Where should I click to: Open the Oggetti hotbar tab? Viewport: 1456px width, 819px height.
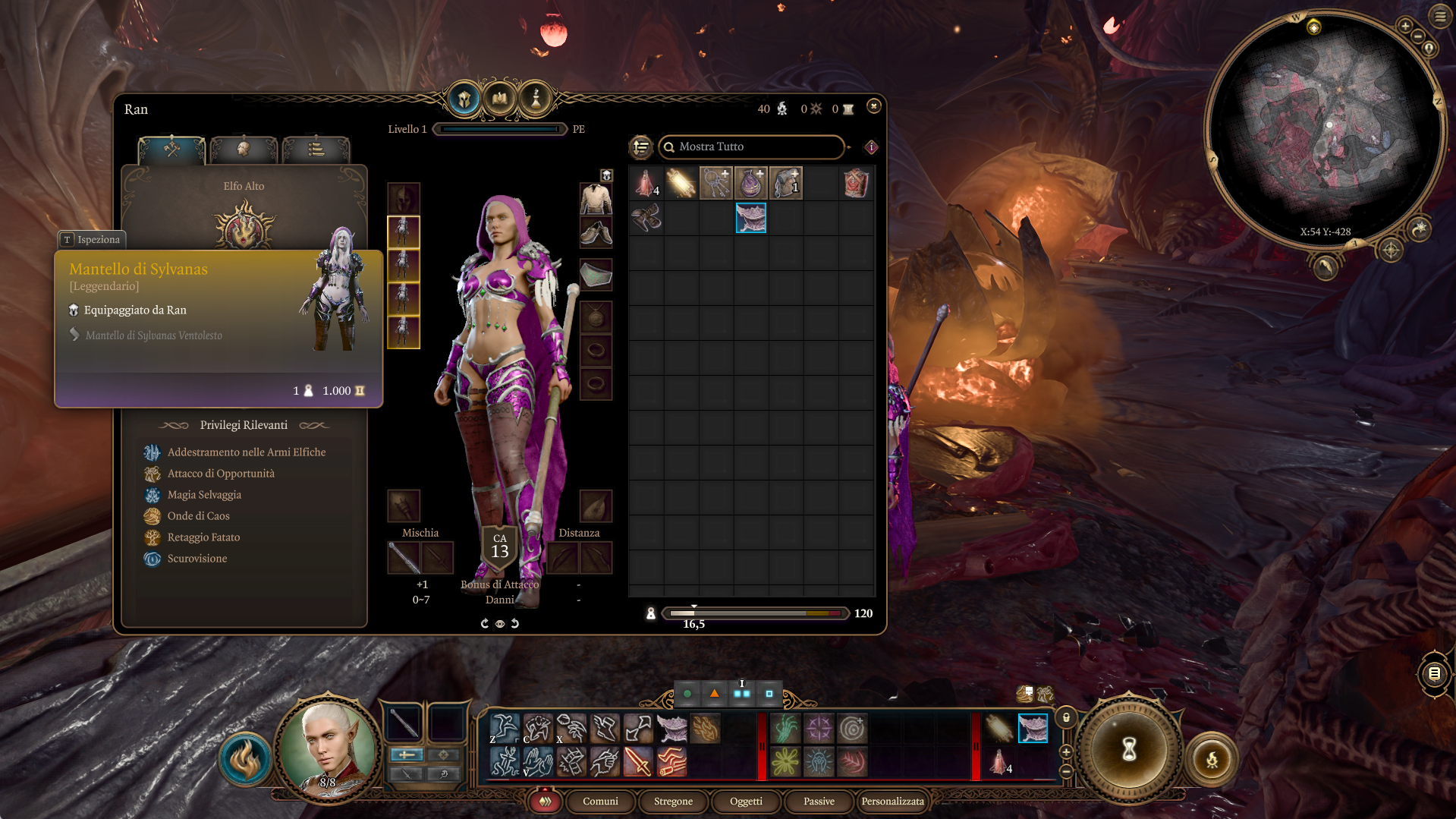[x=746, y=801]
